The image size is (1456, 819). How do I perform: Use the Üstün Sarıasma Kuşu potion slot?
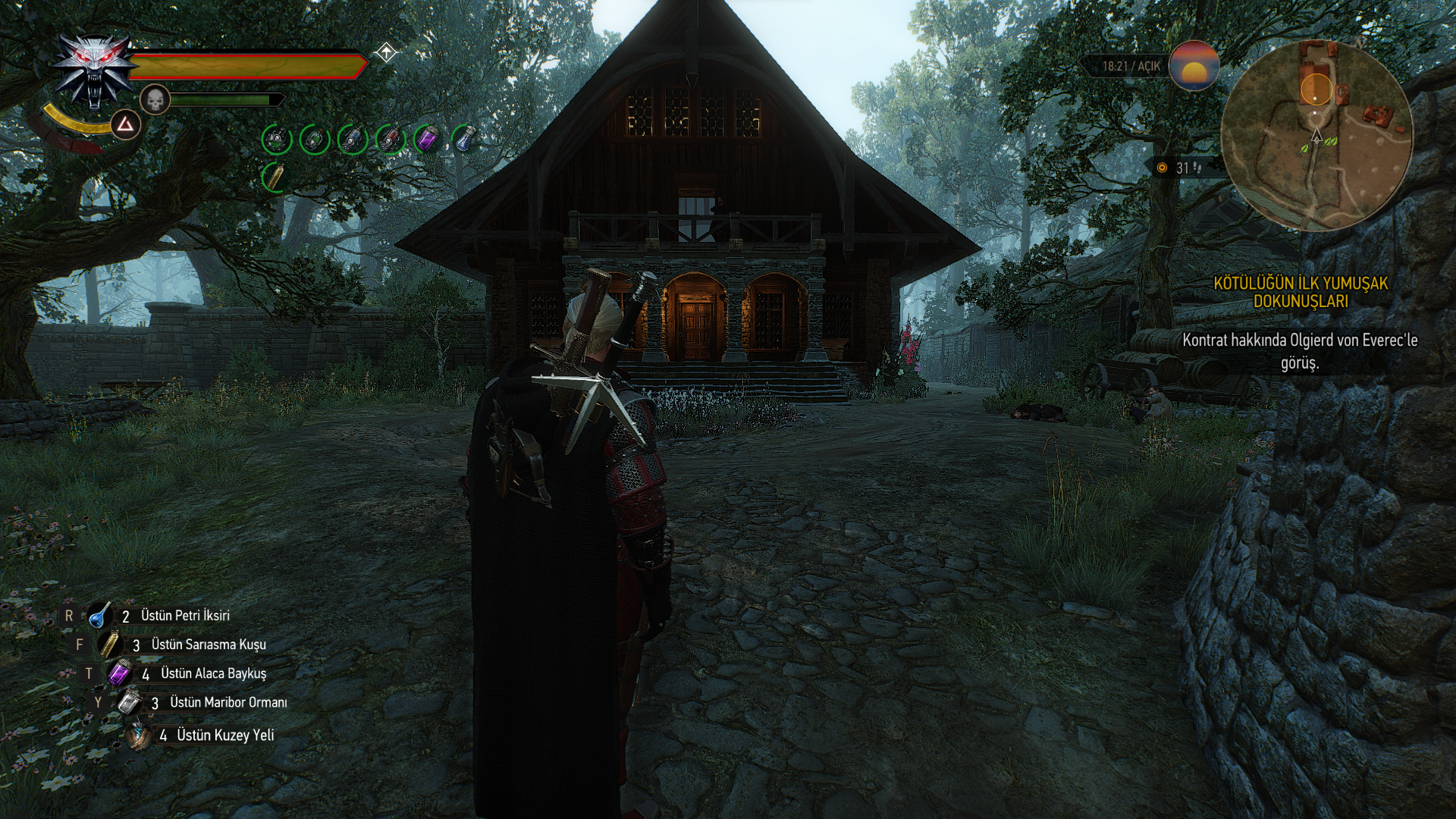click(109, 645)
